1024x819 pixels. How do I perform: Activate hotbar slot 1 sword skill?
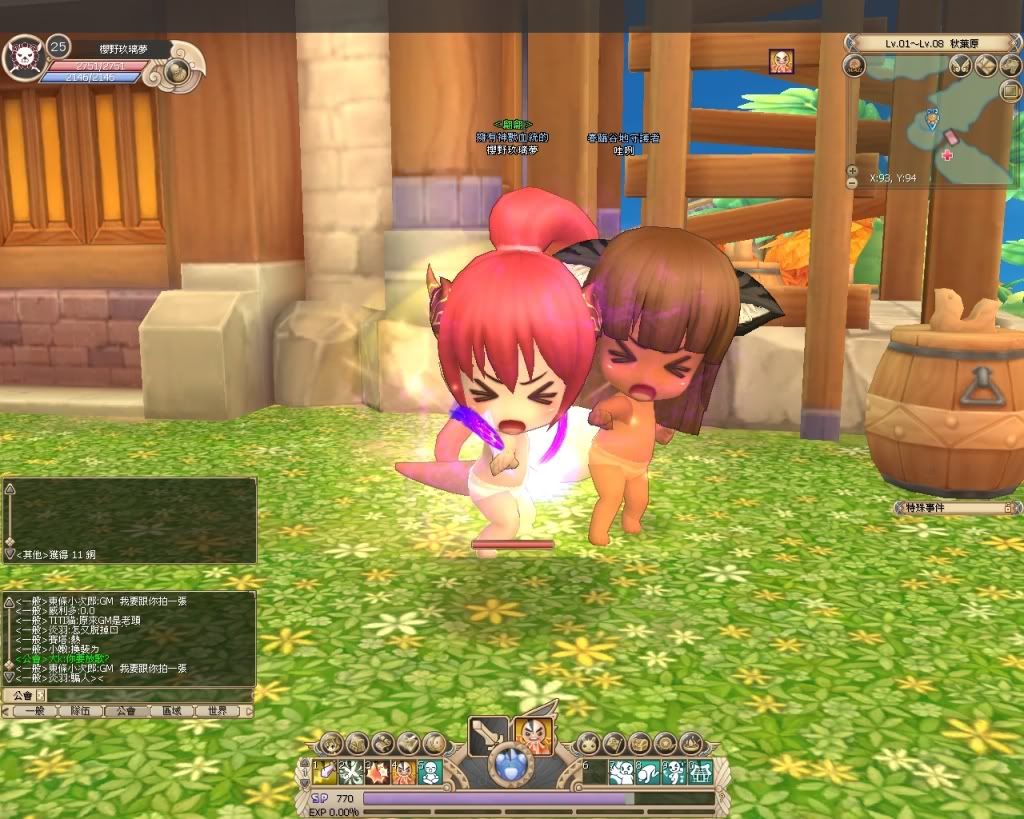point(325,772)
